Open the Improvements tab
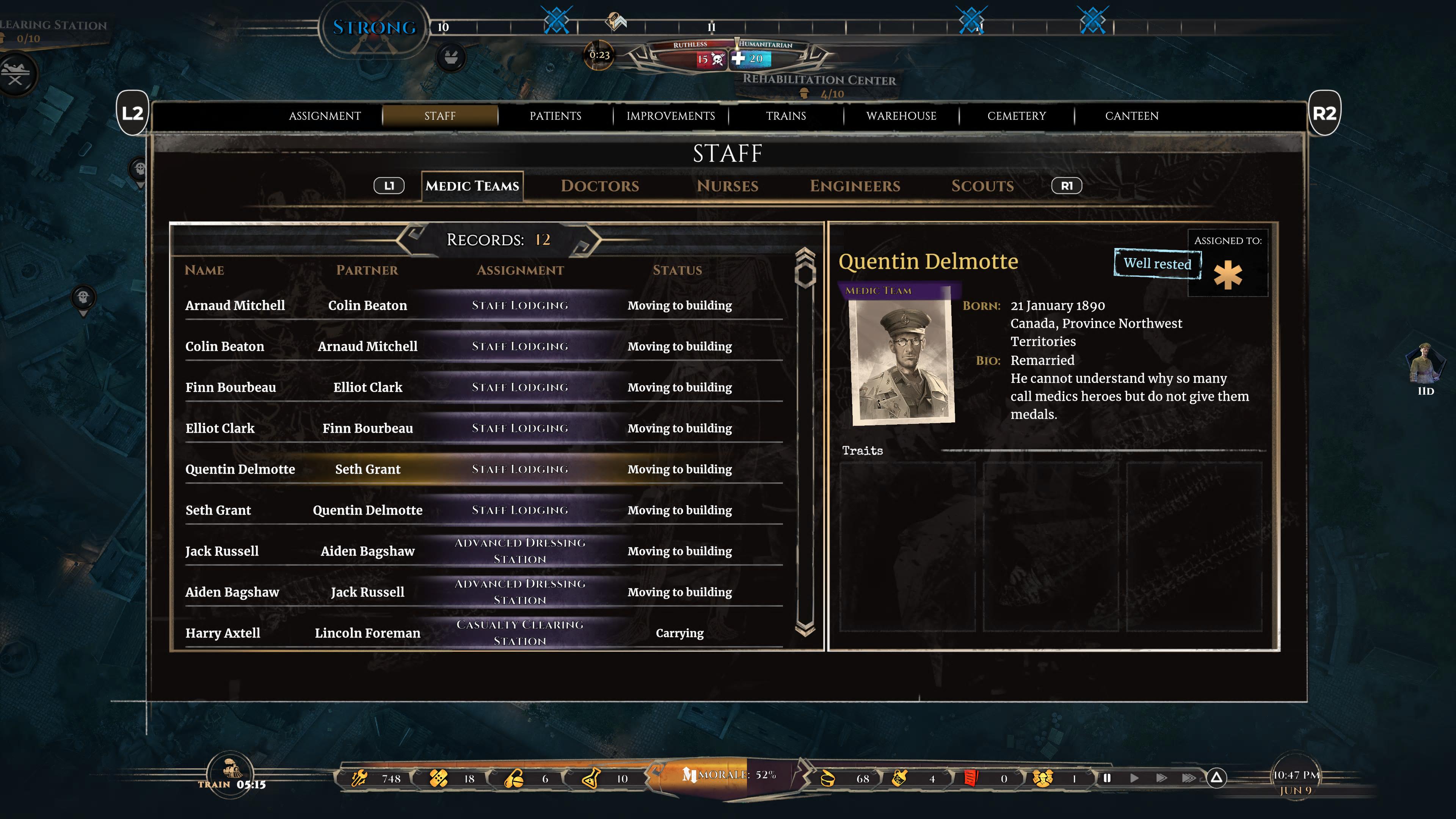 670,116
